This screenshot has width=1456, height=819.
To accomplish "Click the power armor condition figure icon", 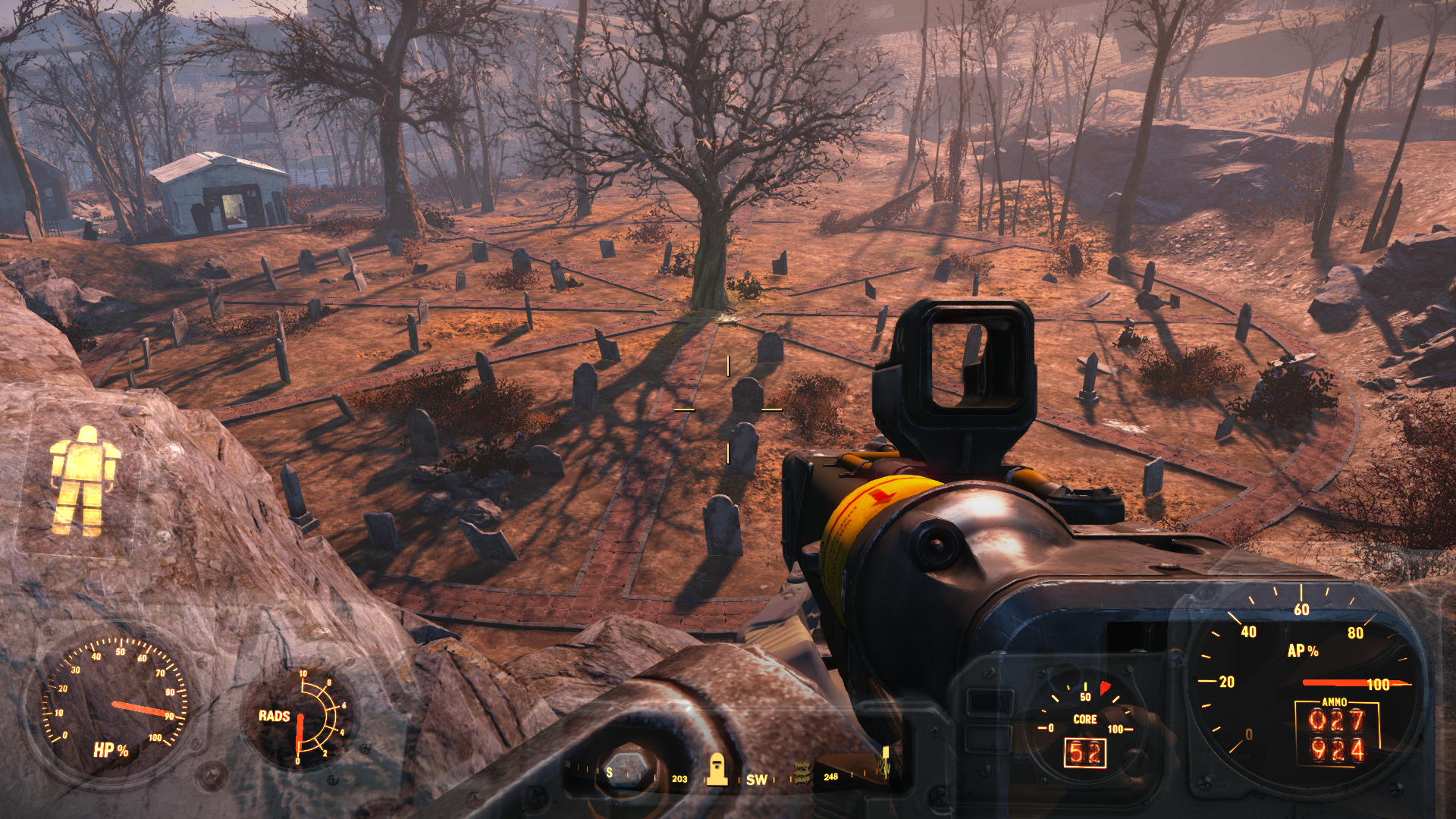I will (83, 481).
